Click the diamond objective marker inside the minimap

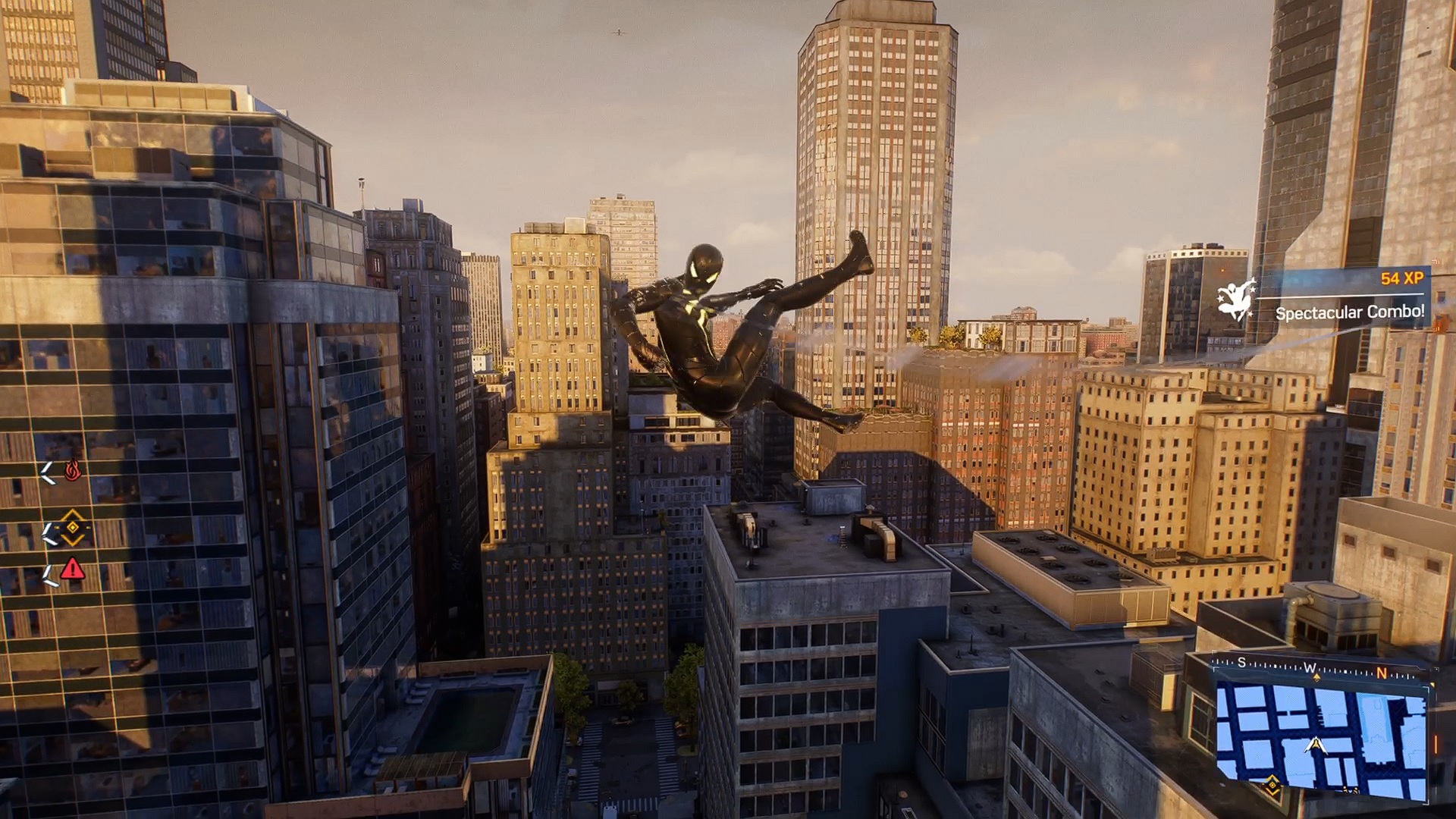(x=1272, y=784)
